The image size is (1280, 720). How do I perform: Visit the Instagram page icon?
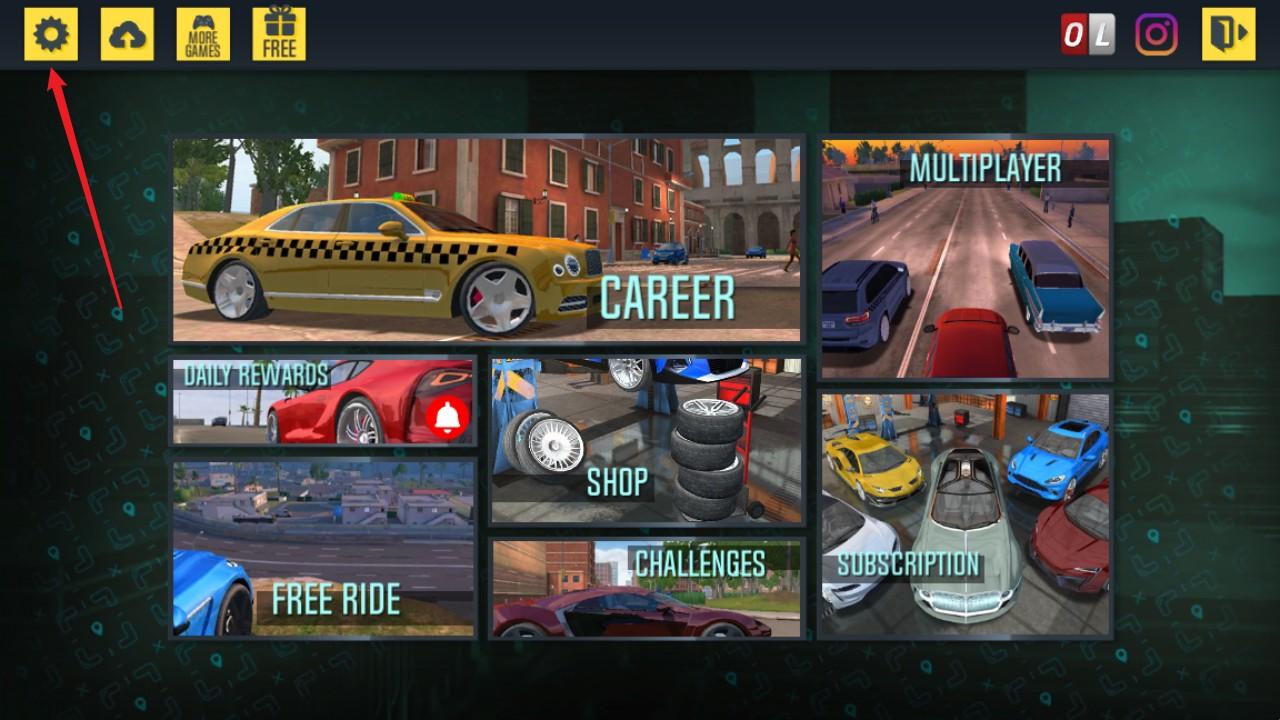click(1156, 35)
